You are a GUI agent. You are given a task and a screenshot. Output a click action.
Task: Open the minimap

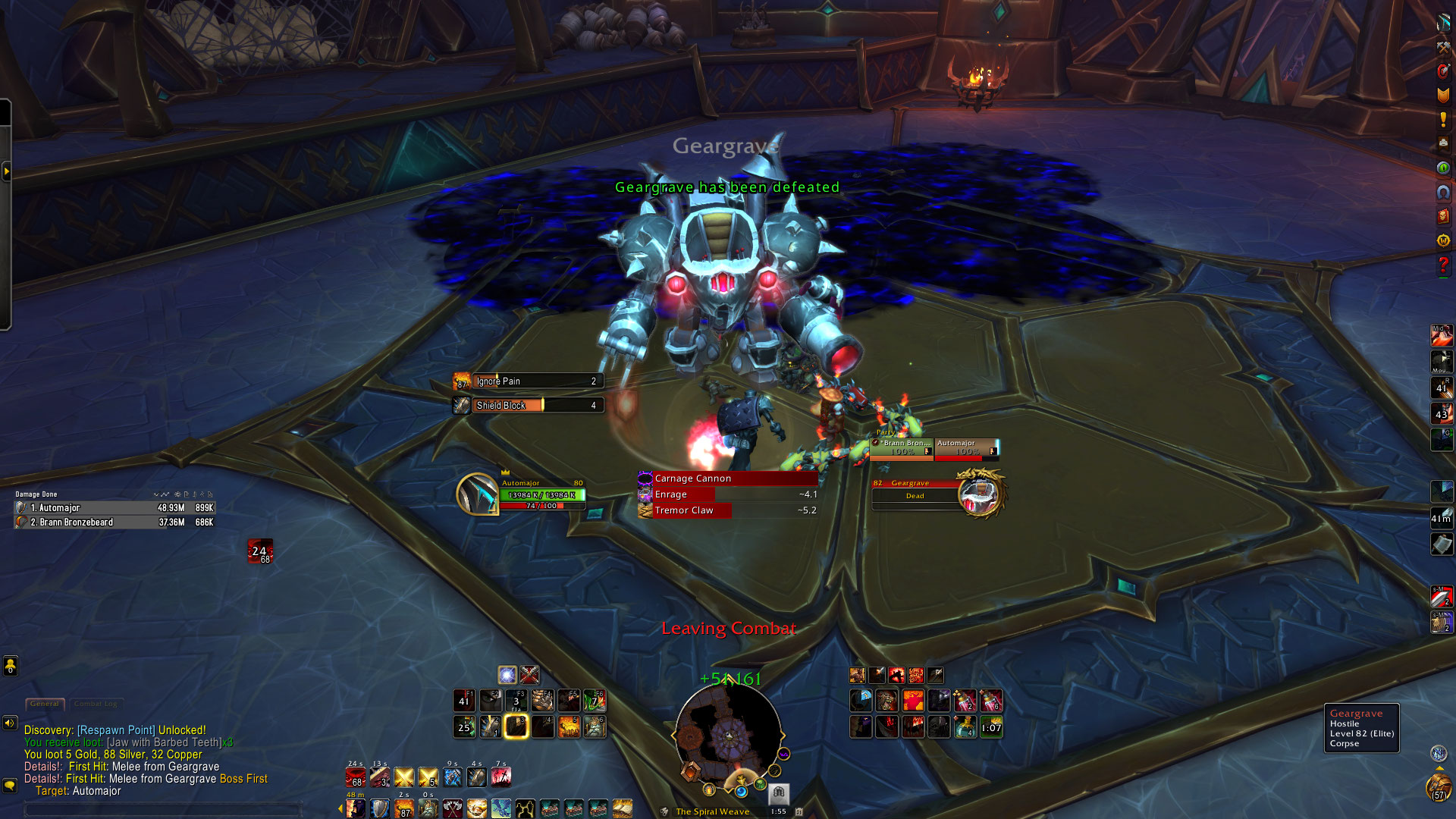pos(728,733)
